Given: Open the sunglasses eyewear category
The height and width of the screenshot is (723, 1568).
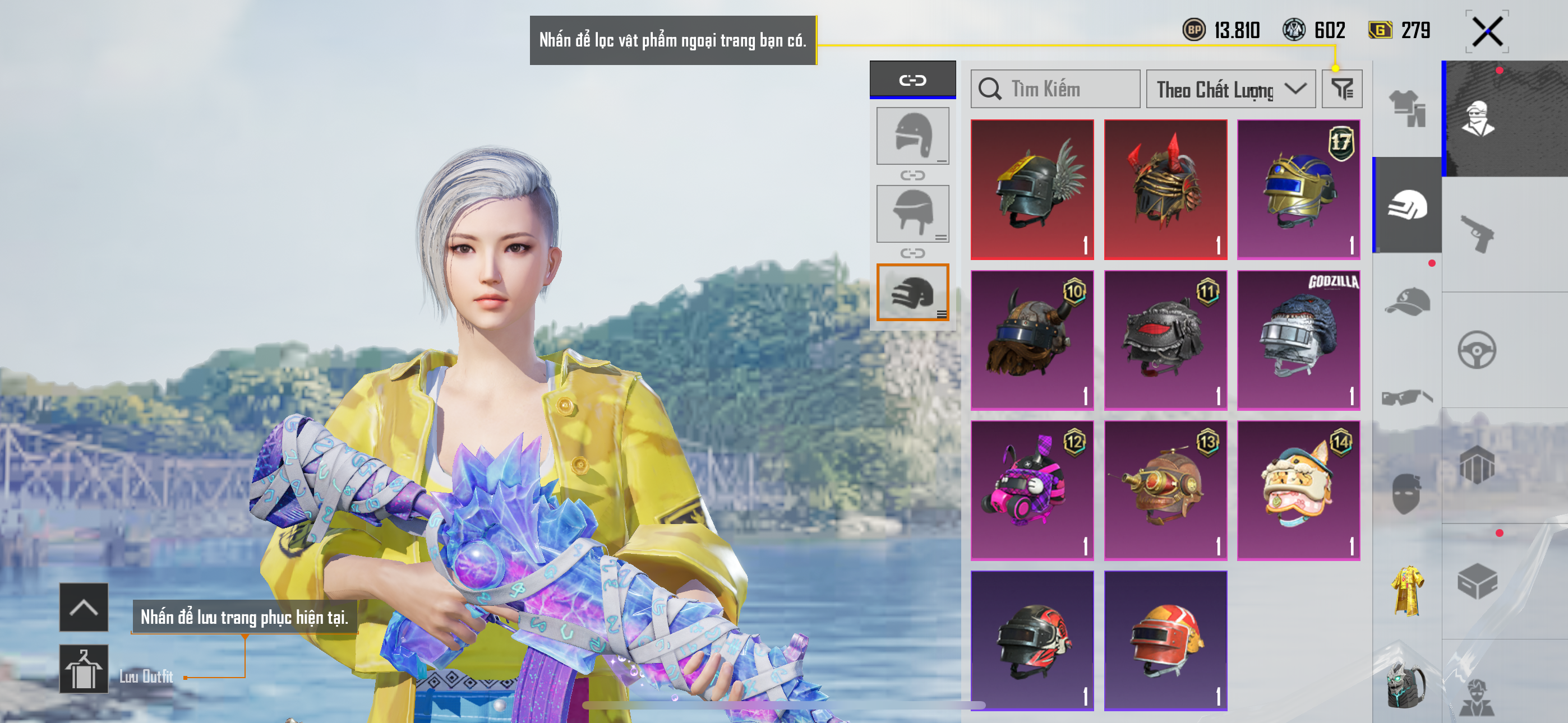Looking at the screenshot, I should pyautogui.click(x=1406, y=397).
